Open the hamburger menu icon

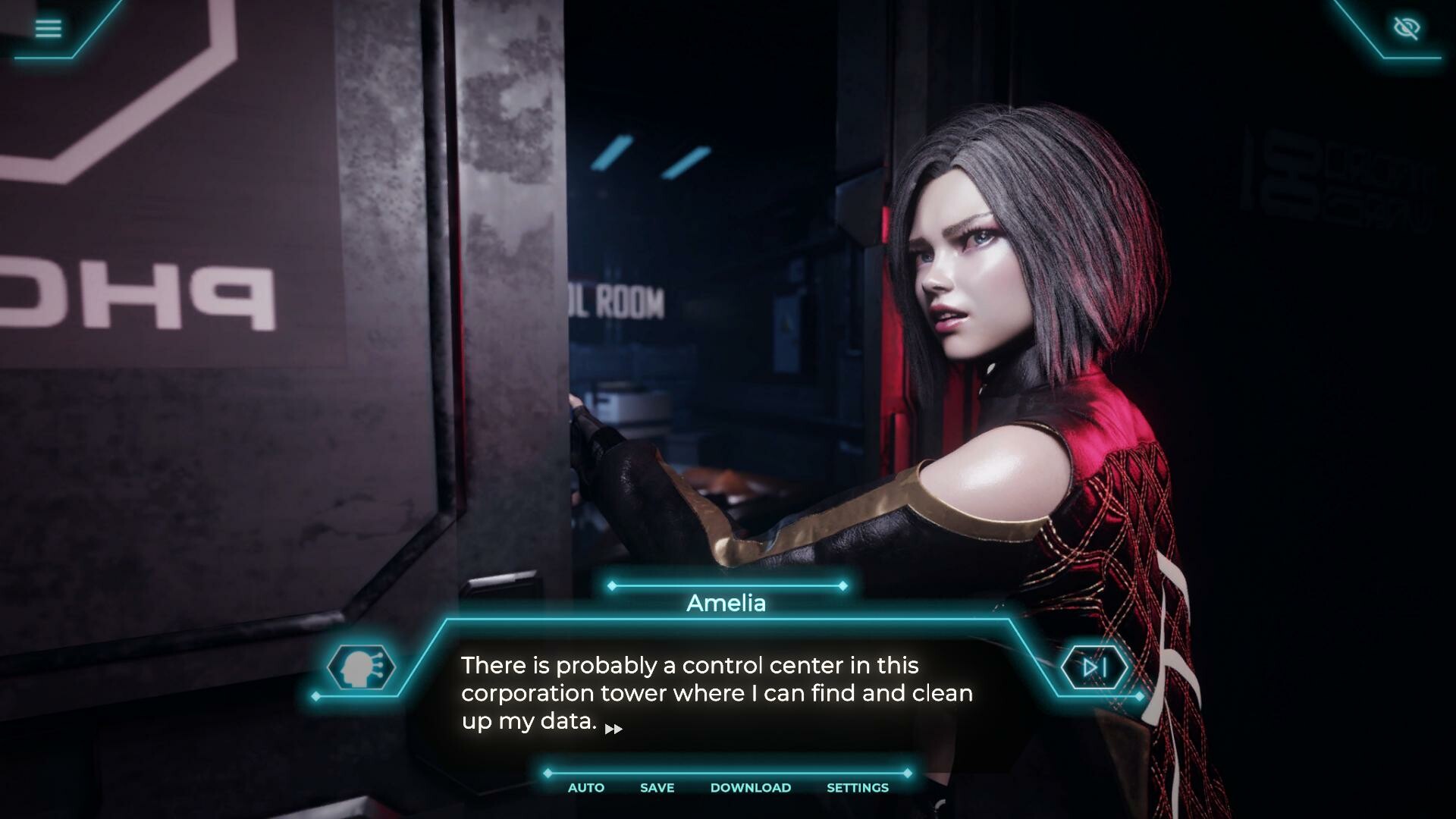pyautogui.click(x=48, y=29)
